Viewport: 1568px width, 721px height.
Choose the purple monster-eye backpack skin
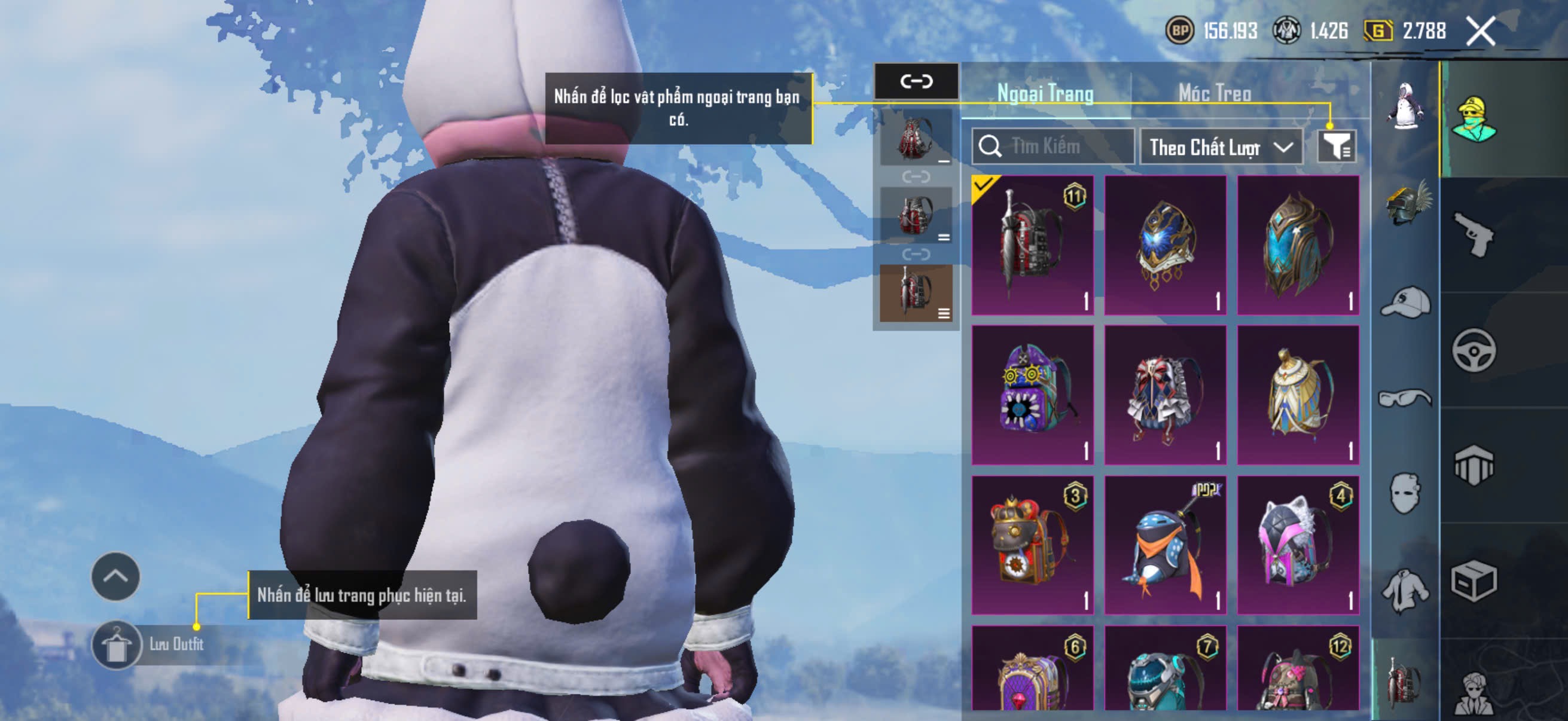[x=1032, y=395]
